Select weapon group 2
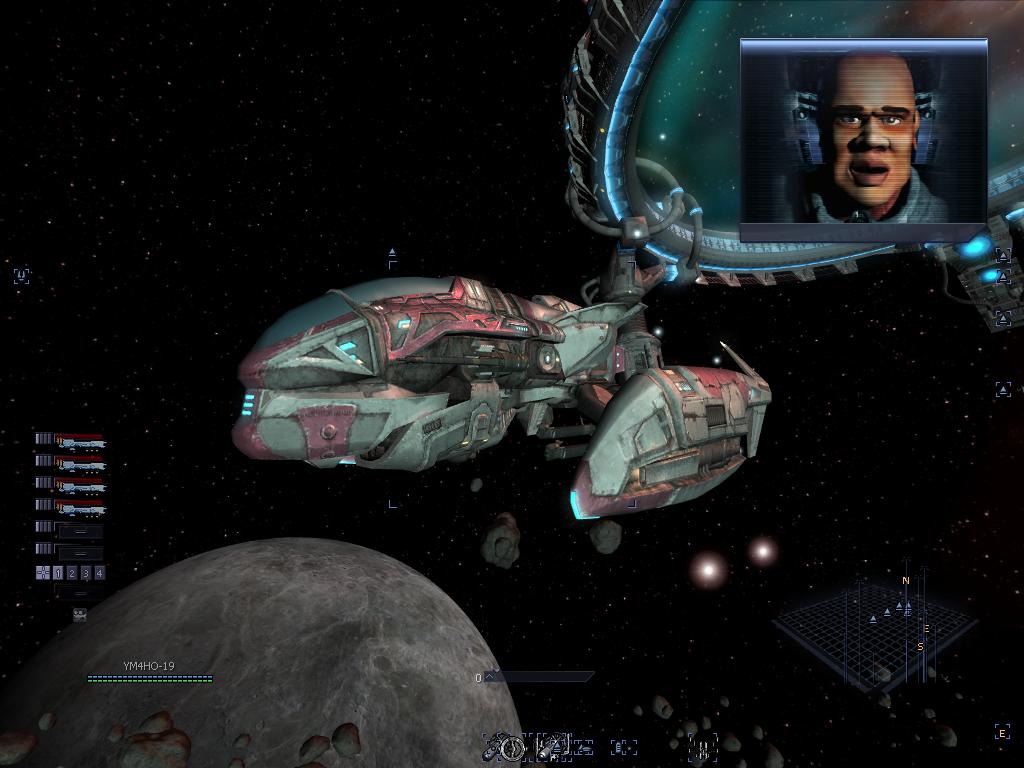This screenshot has height=768, width=1024. pyautogui.click(x=72, y=573)
